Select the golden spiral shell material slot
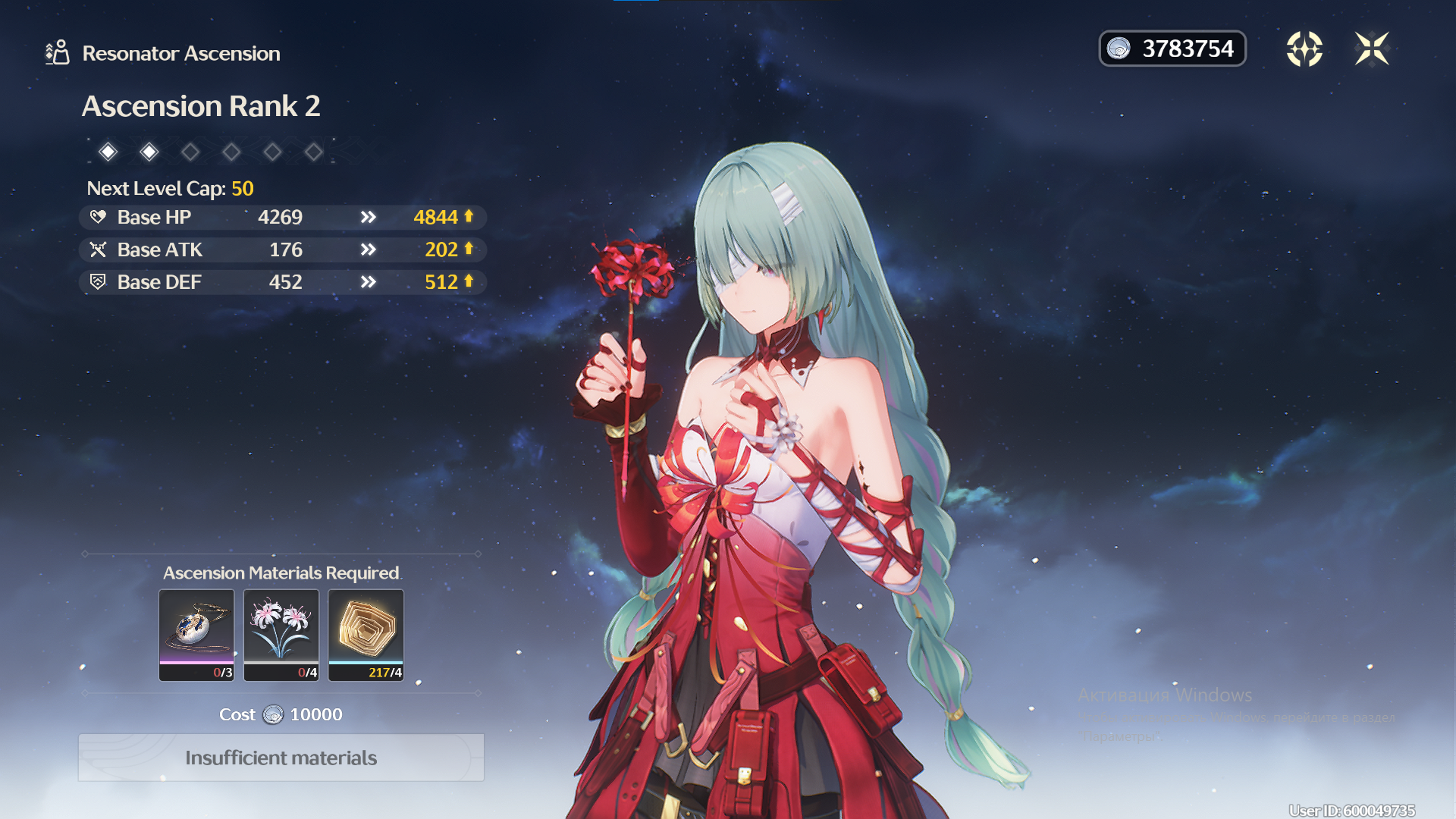Image resolution: width=1456 pixels, height=819 pixels. click(x=366, y=635)
